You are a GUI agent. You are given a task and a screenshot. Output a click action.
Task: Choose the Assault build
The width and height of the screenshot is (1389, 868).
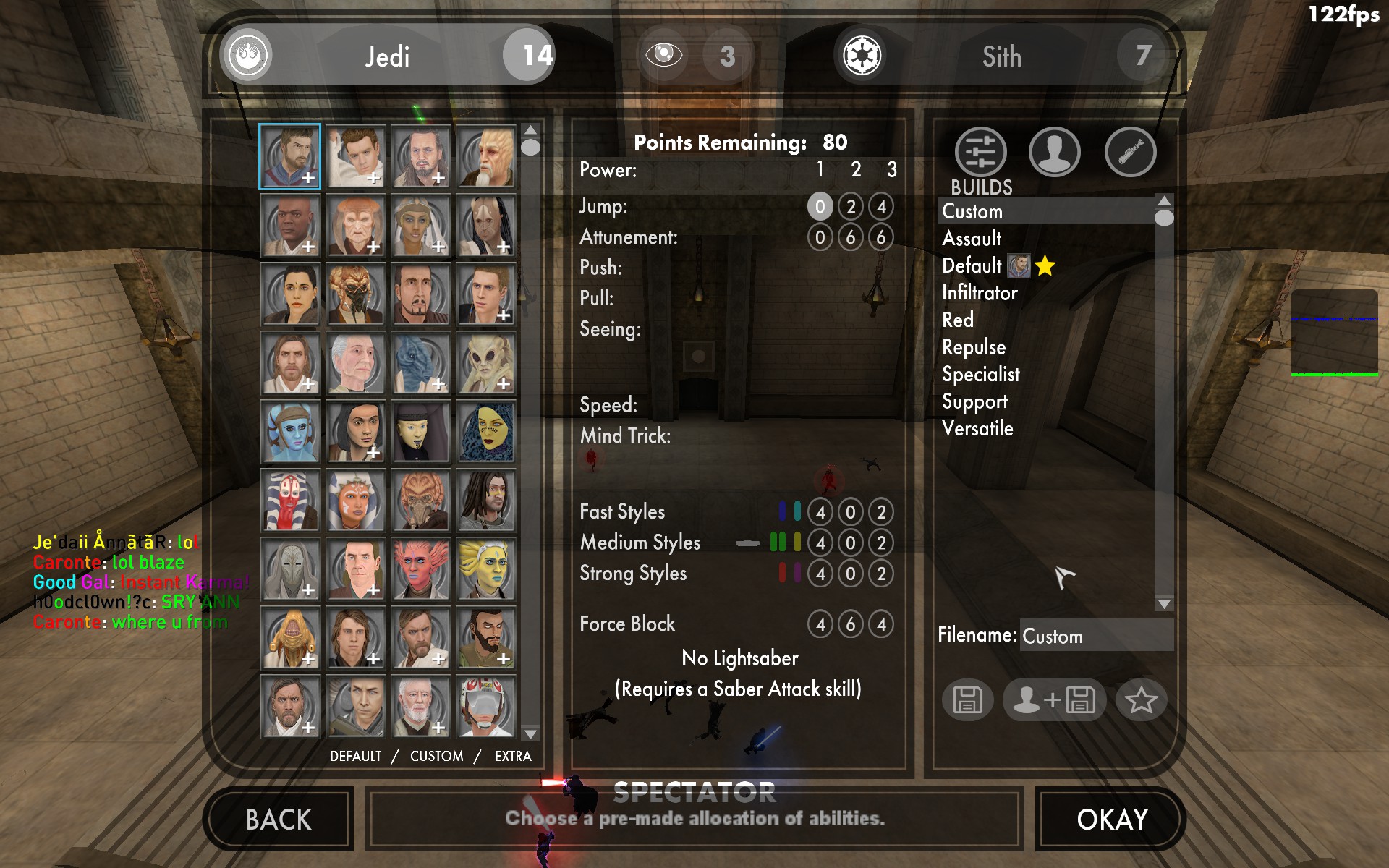[x=972, y=238]
